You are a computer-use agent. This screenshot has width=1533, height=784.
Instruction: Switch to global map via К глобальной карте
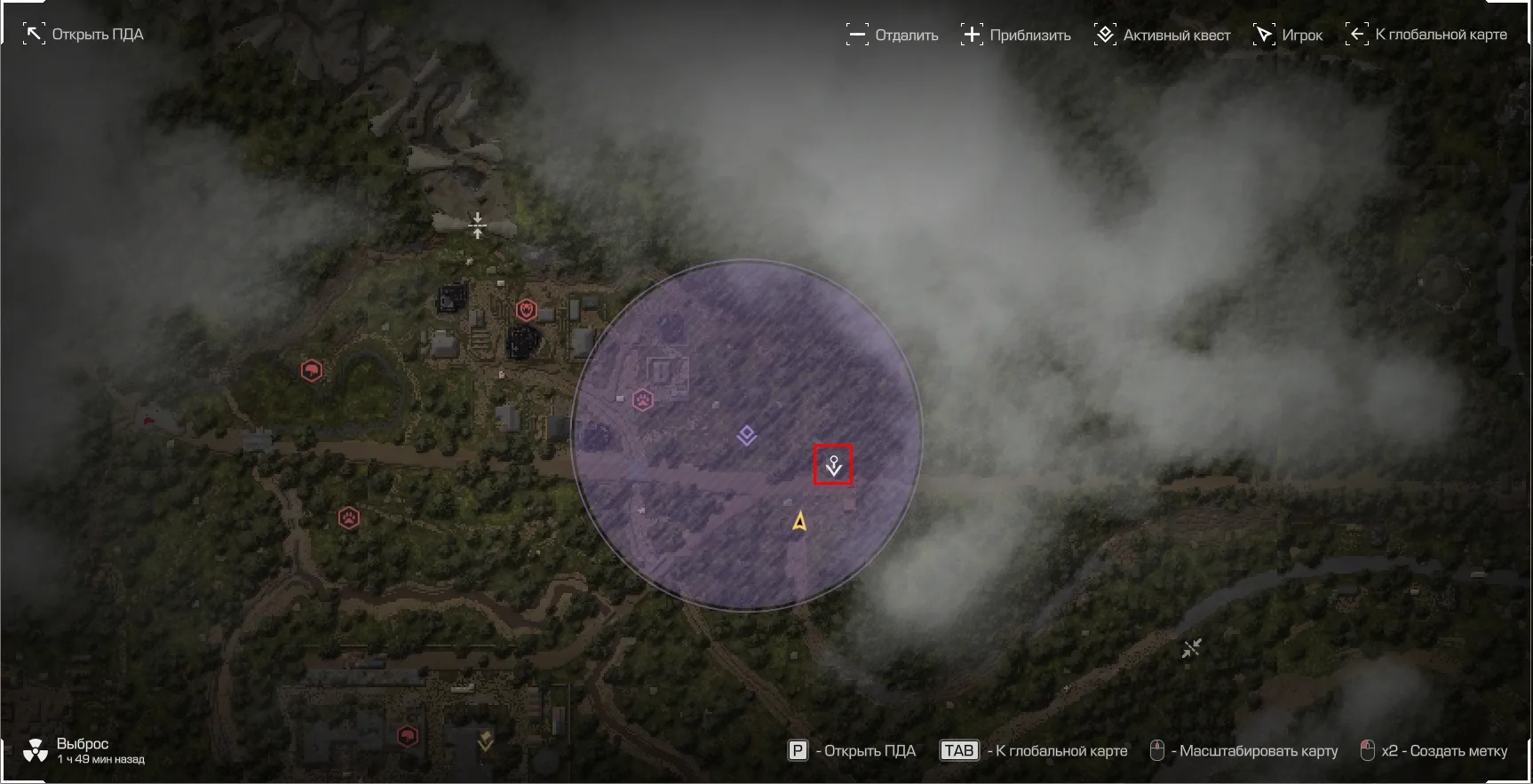pos(1426,35)
